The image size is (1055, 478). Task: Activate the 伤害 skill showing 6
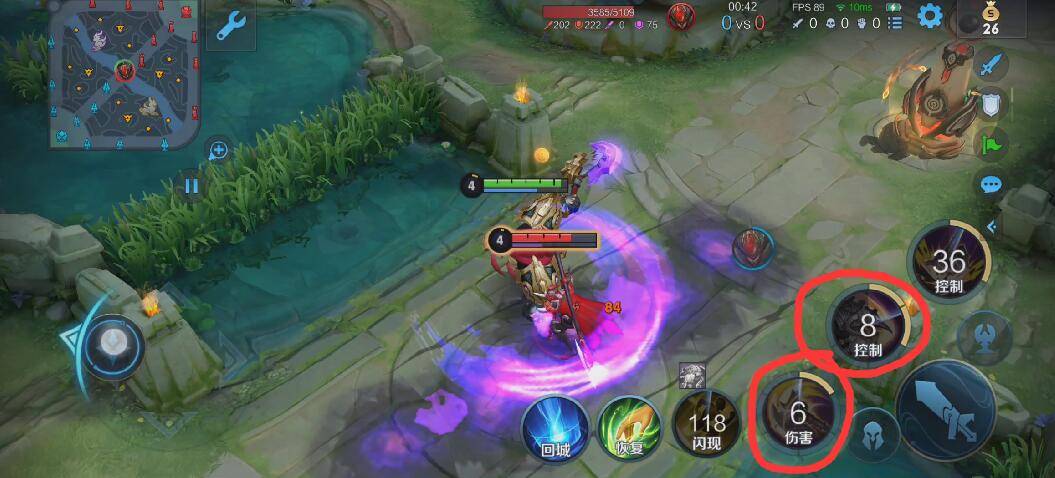[798, 414]
